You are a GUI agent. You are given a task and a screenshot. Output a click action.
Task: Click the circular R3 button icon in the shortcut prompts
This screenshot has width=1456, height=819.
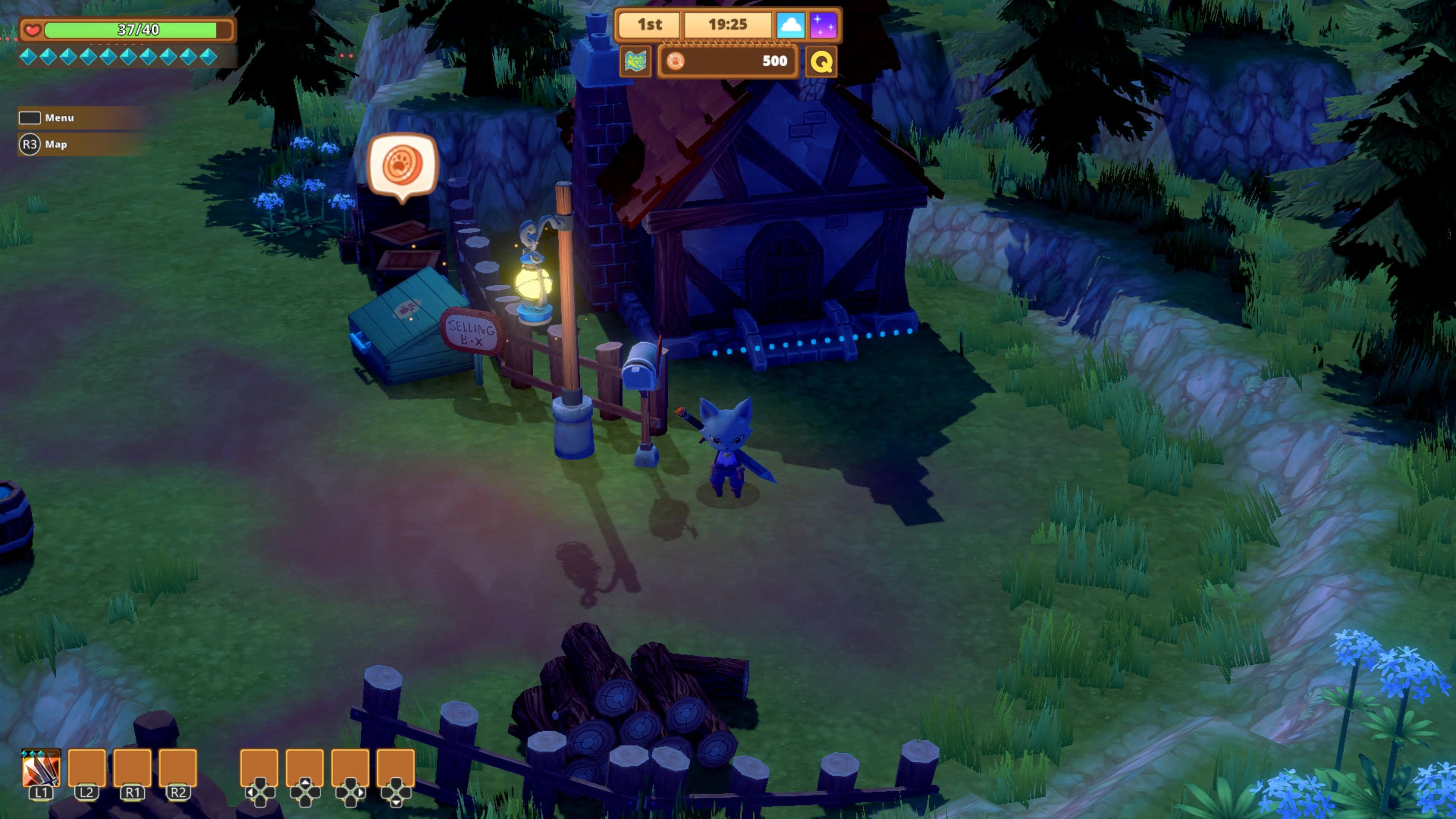pyautogui.click(x=30, y=144)
